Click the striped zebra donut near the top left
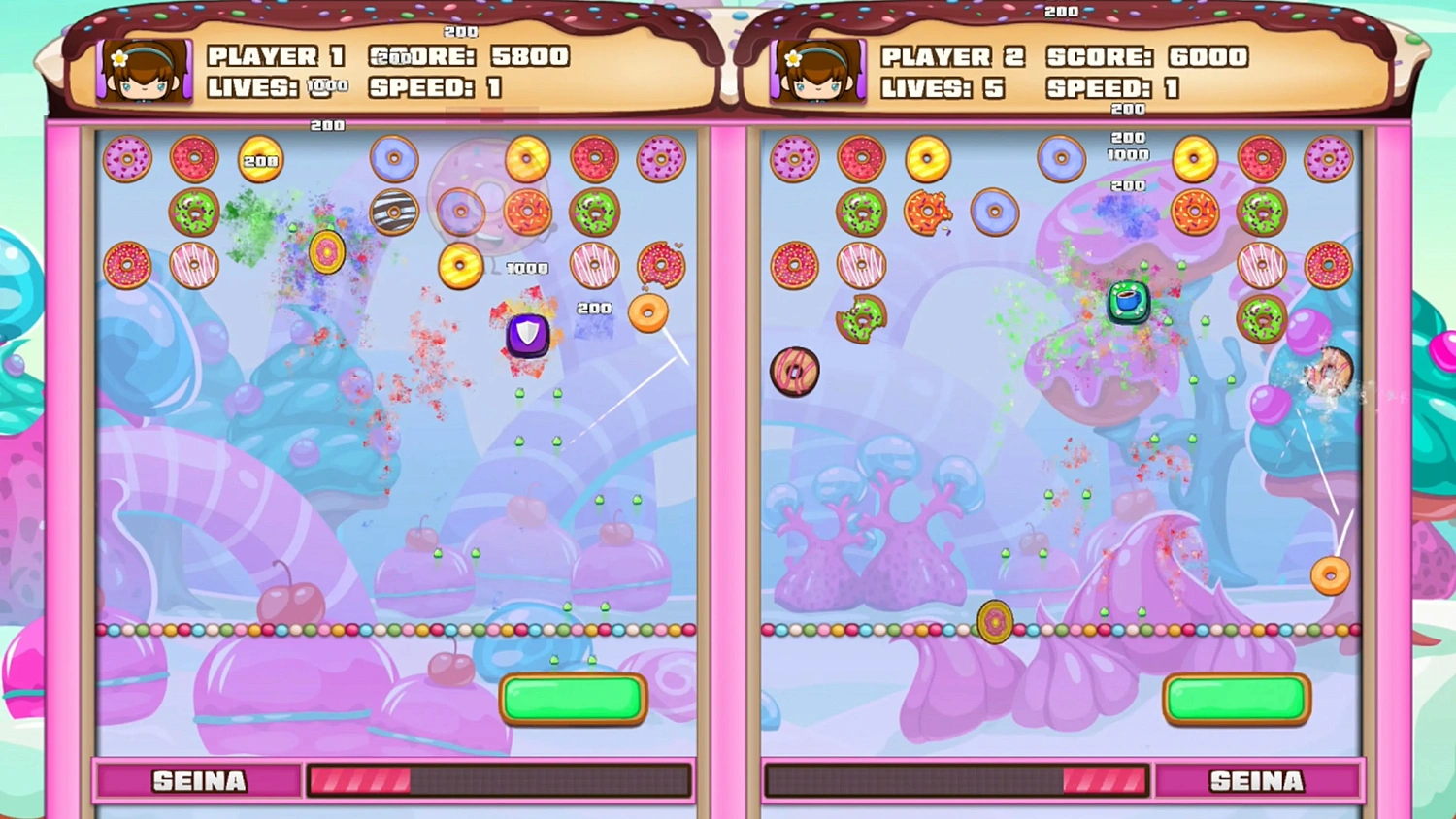 [394, 212]
